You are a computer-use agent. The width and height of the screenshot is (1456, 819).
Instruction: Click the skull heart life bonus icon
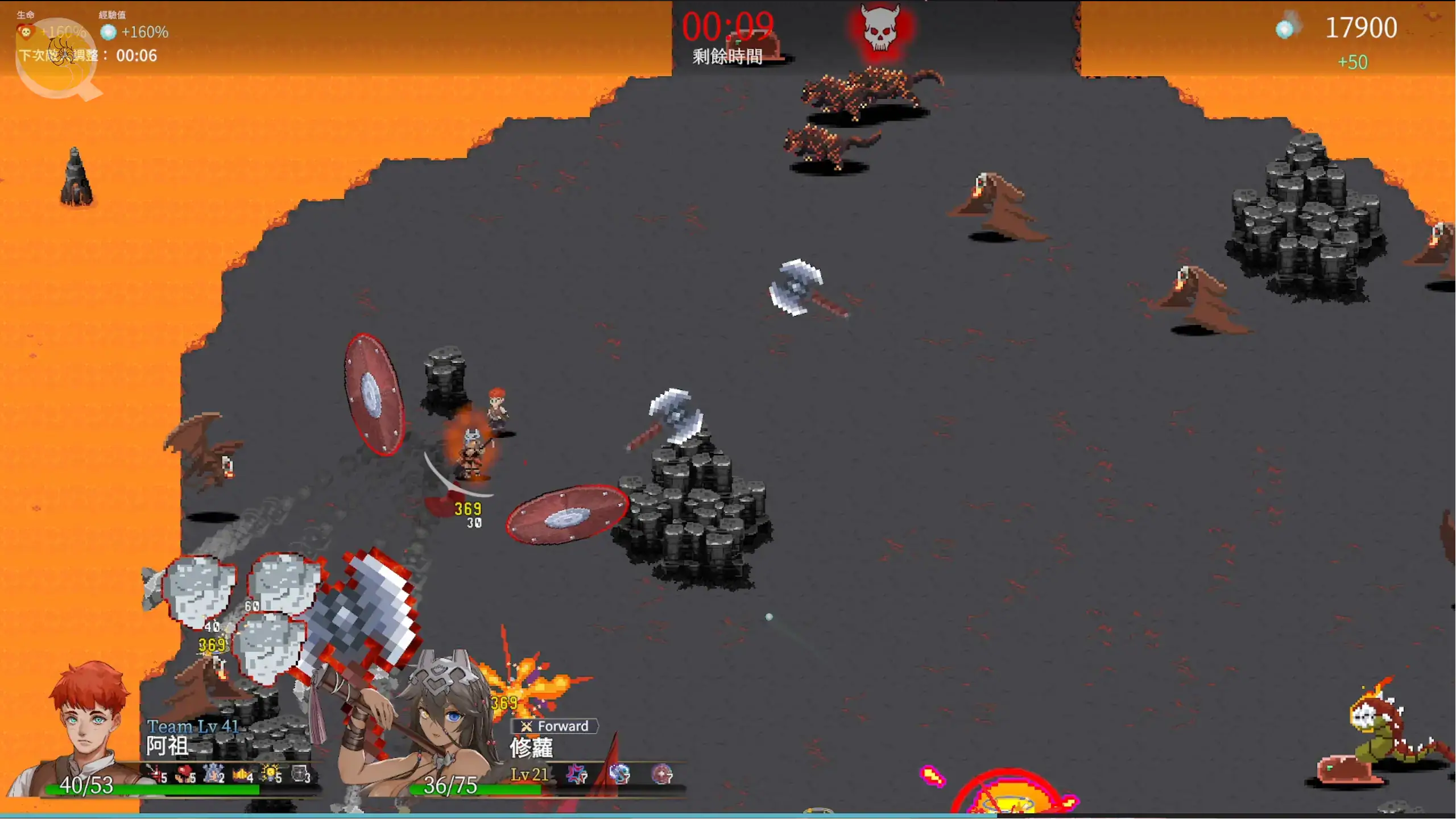[26, 32]
